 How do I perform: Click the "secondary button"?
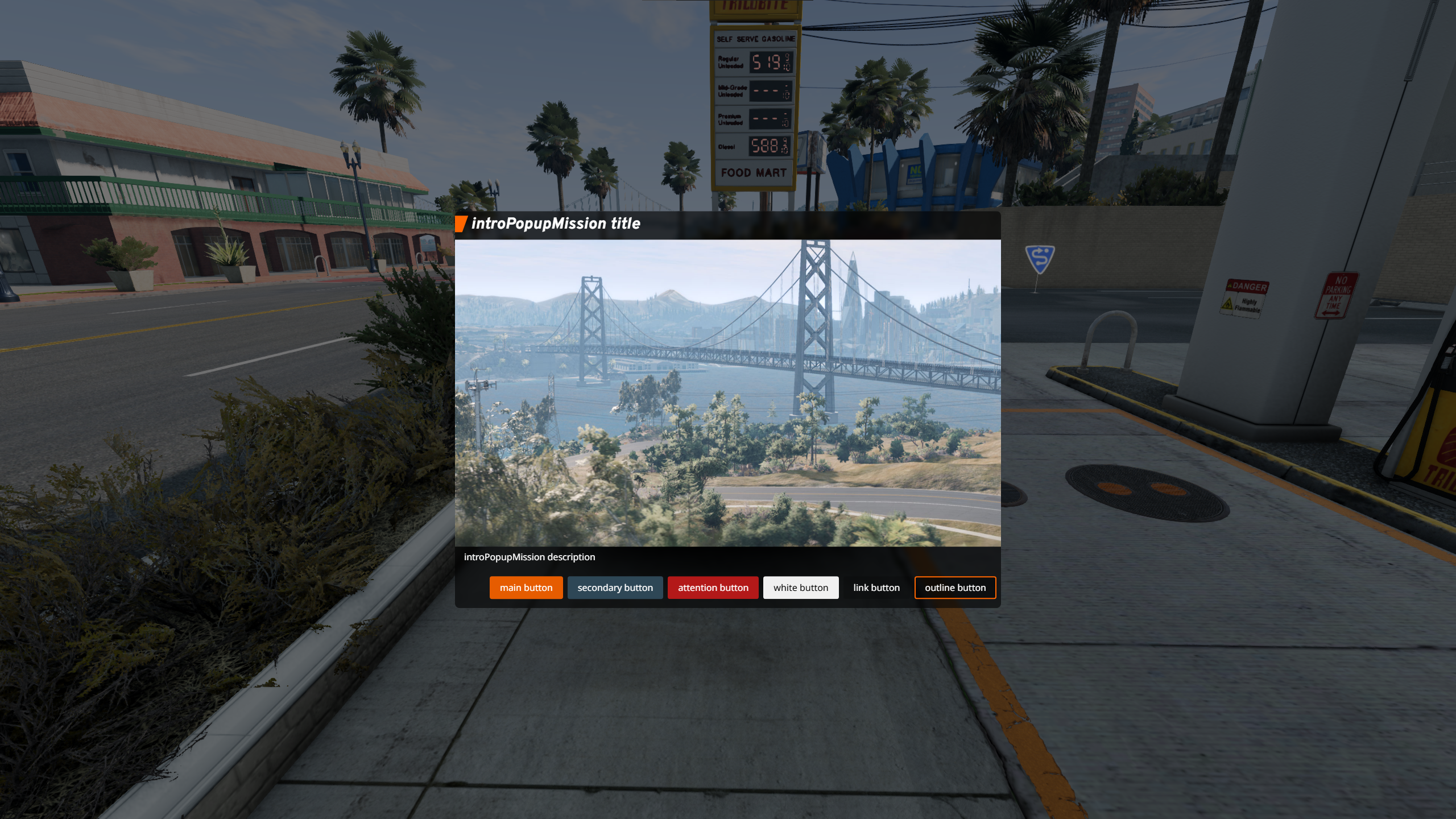pos(615,588)
